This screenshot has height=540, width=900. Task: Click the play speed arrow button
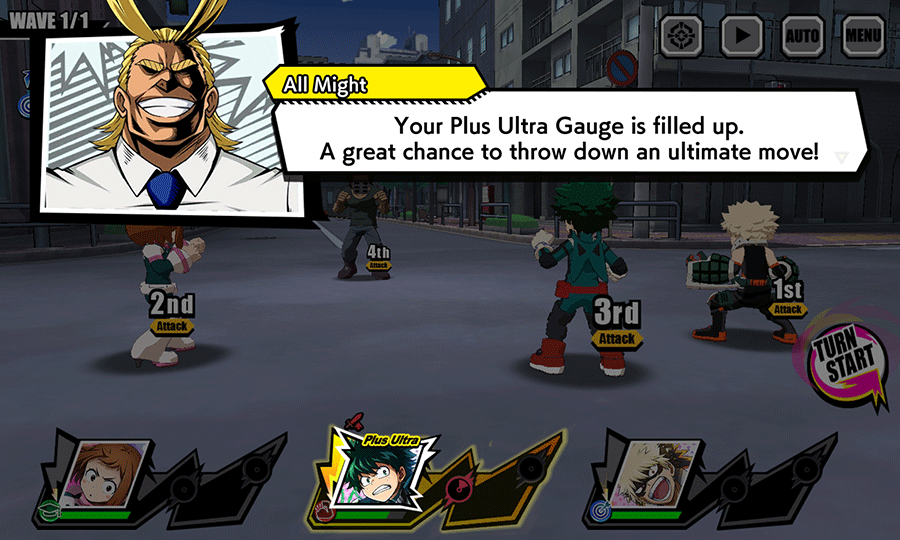741,37
